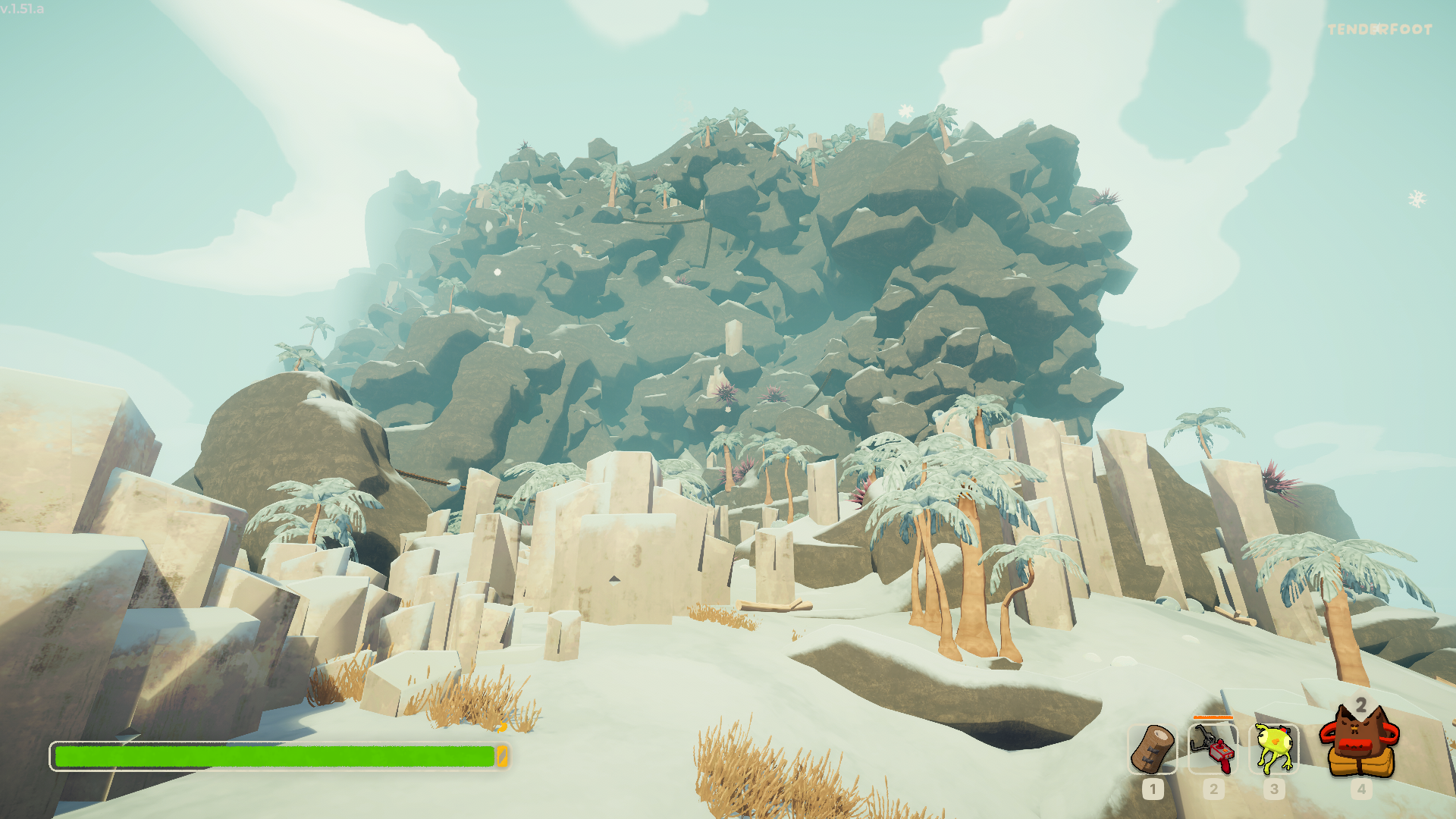Open the brown backpack slot

coord(1360,743)
